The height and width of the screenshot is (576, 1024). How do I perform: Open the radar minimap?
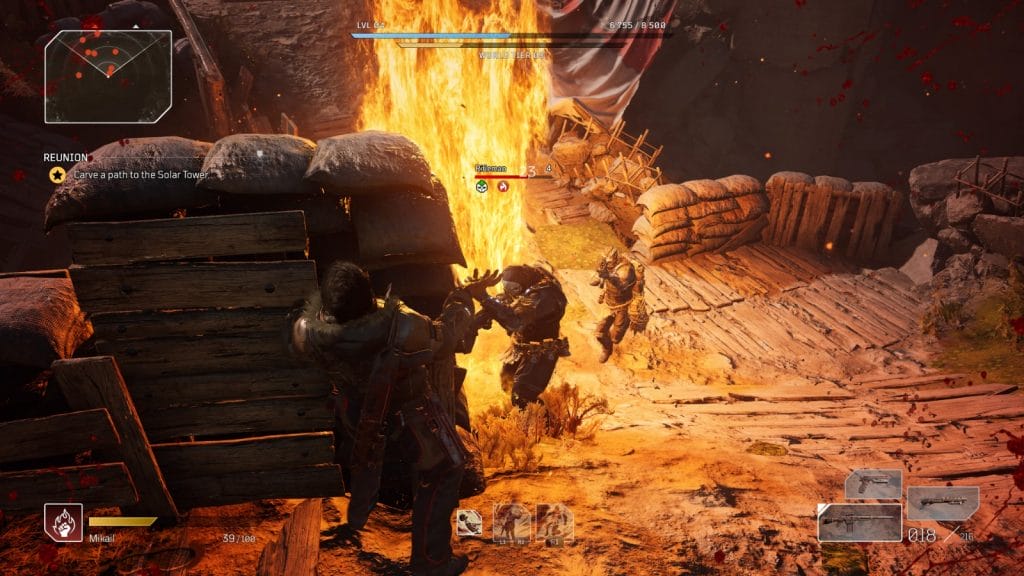[x=108, y=76]
